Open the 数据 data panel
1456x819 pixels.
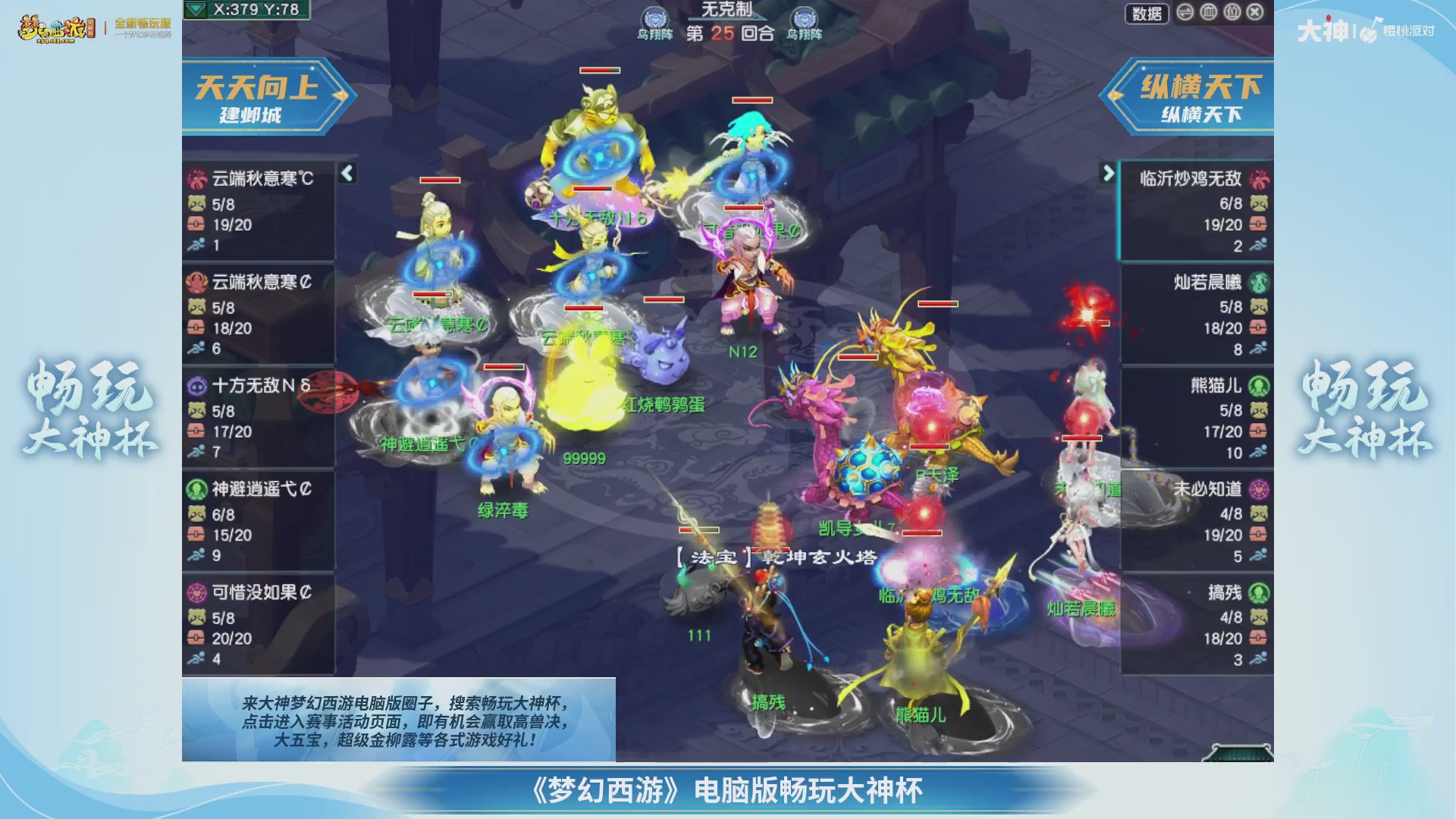click(1147, 14)
